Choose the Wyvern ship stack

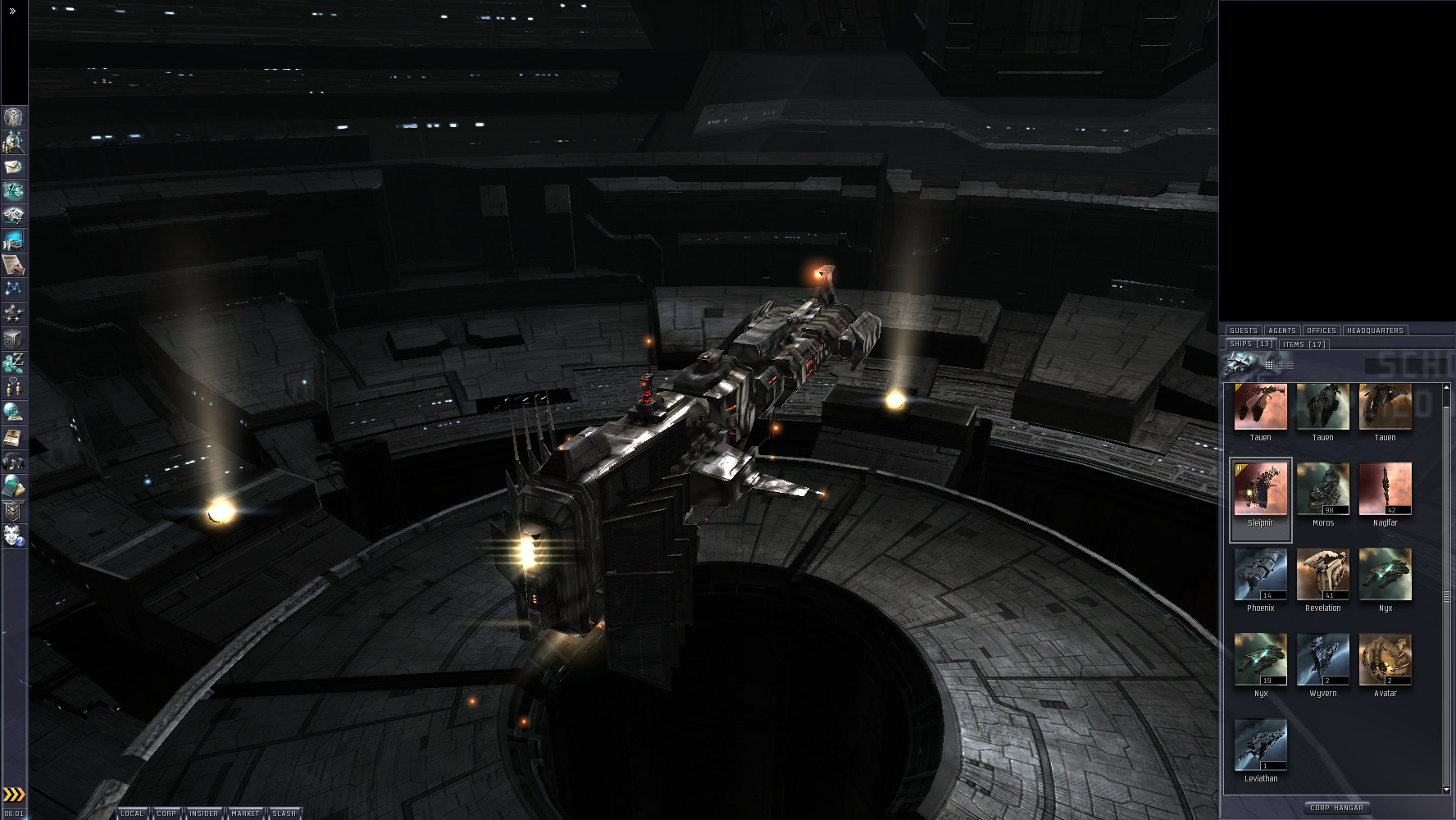(1322, 661)
